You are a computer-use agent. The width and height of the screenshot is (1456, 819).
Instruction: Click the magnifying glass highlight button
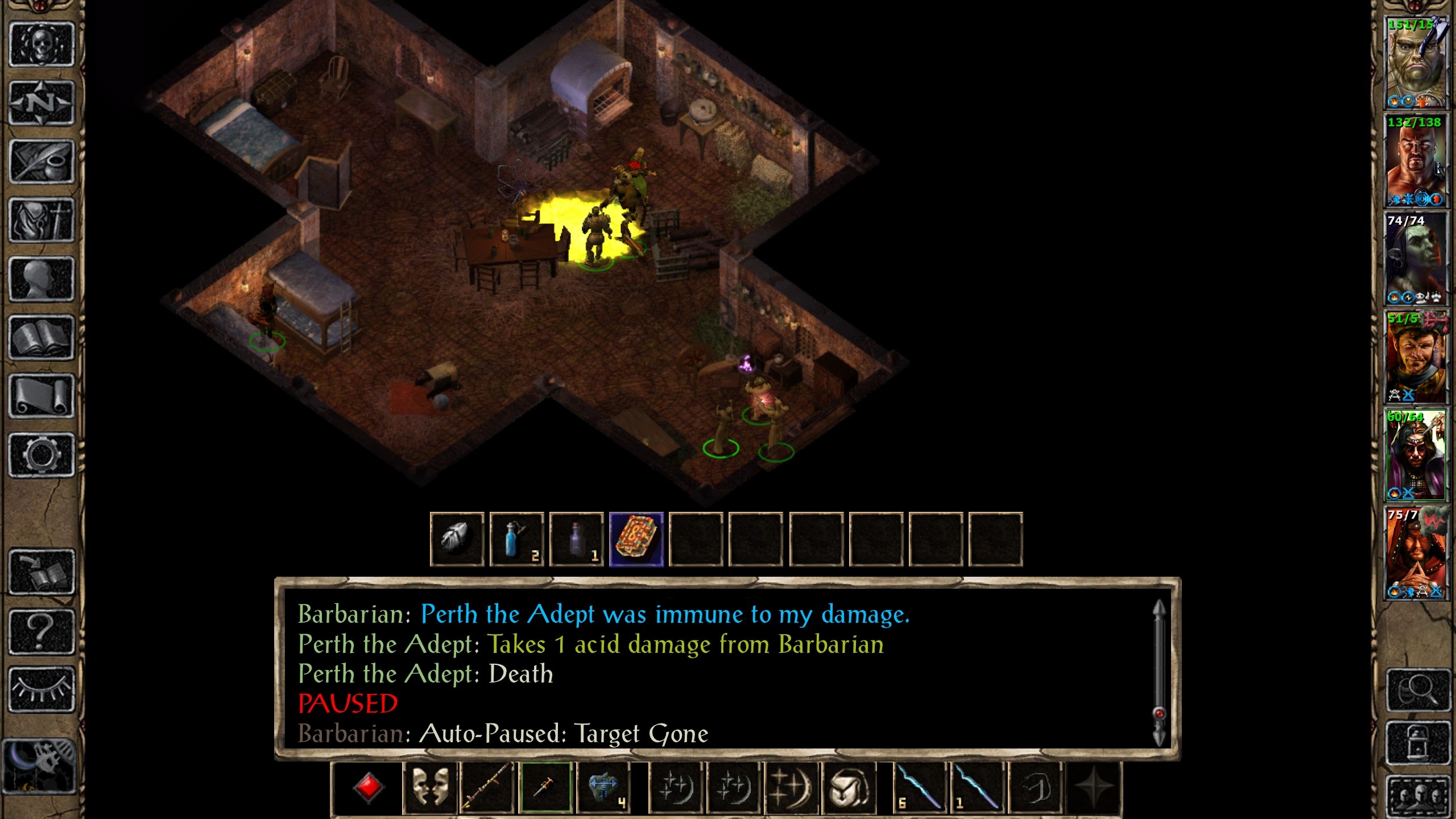coord(1417,690)
